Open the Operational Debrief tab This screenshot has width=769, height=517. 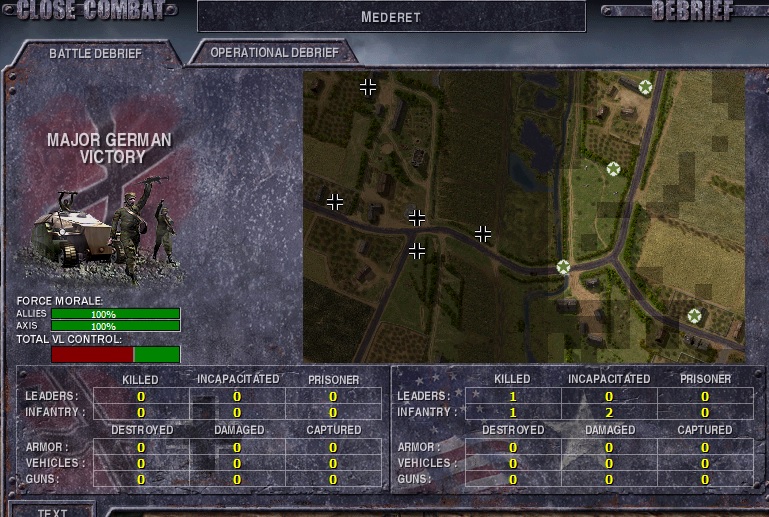pos(274,52)
